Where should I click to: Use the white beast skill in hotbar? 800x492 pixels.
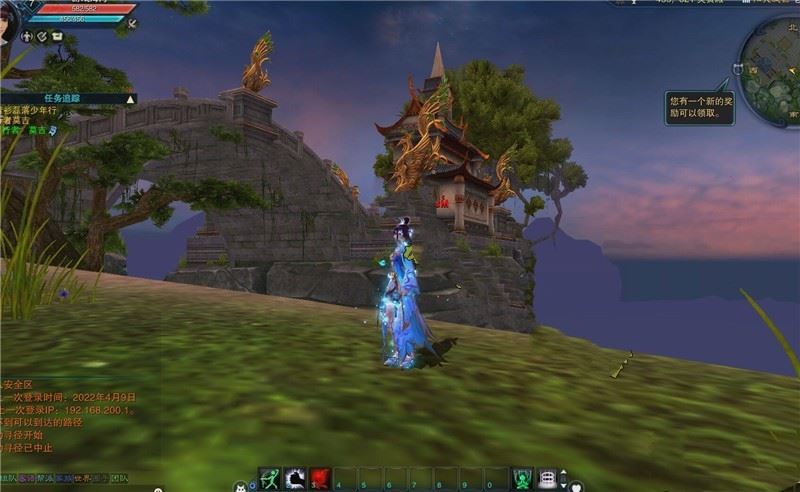[x=294, y=478]
